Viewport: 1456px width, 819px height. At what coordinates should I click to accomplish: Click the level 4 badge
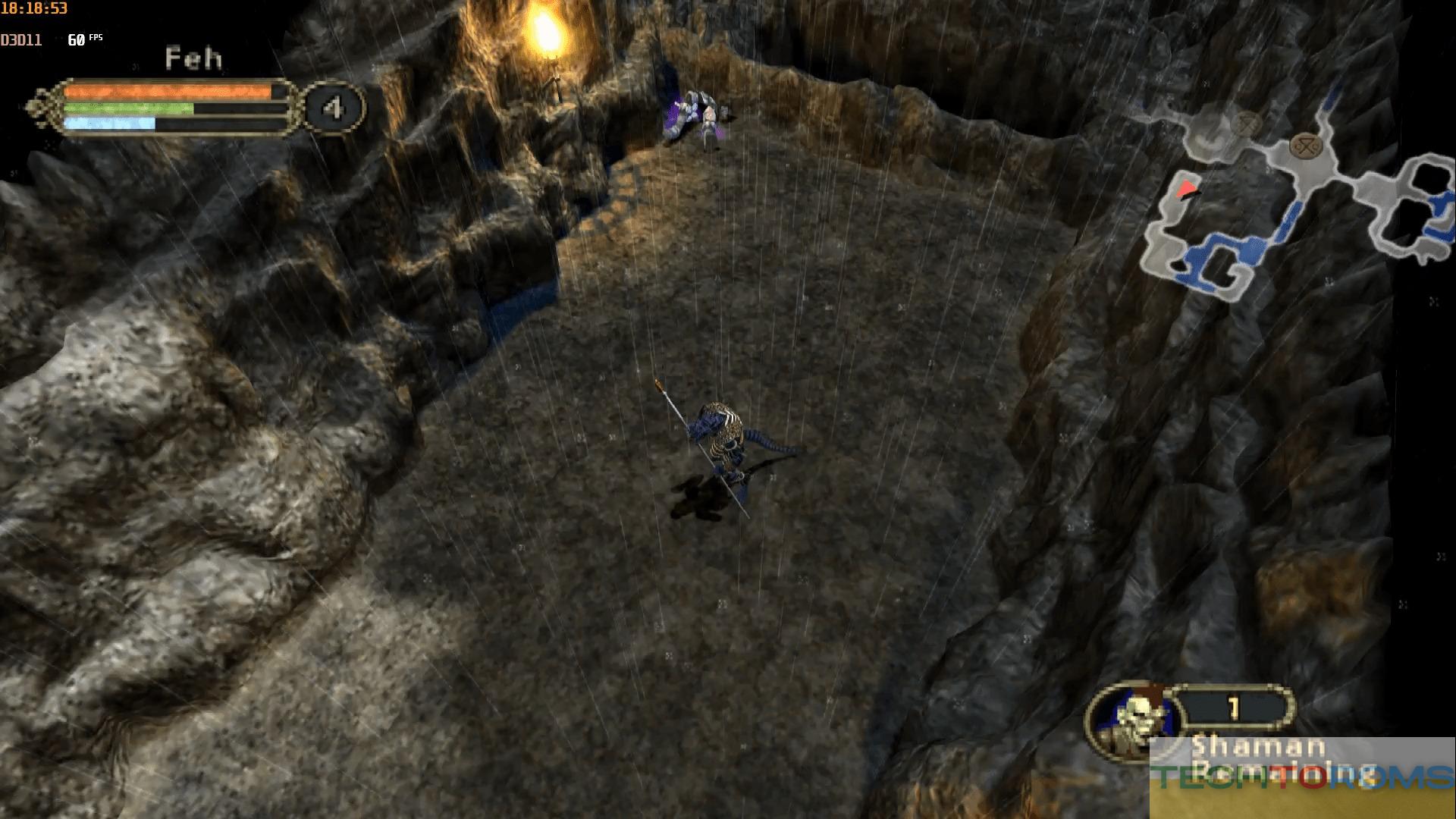point(334,108)
